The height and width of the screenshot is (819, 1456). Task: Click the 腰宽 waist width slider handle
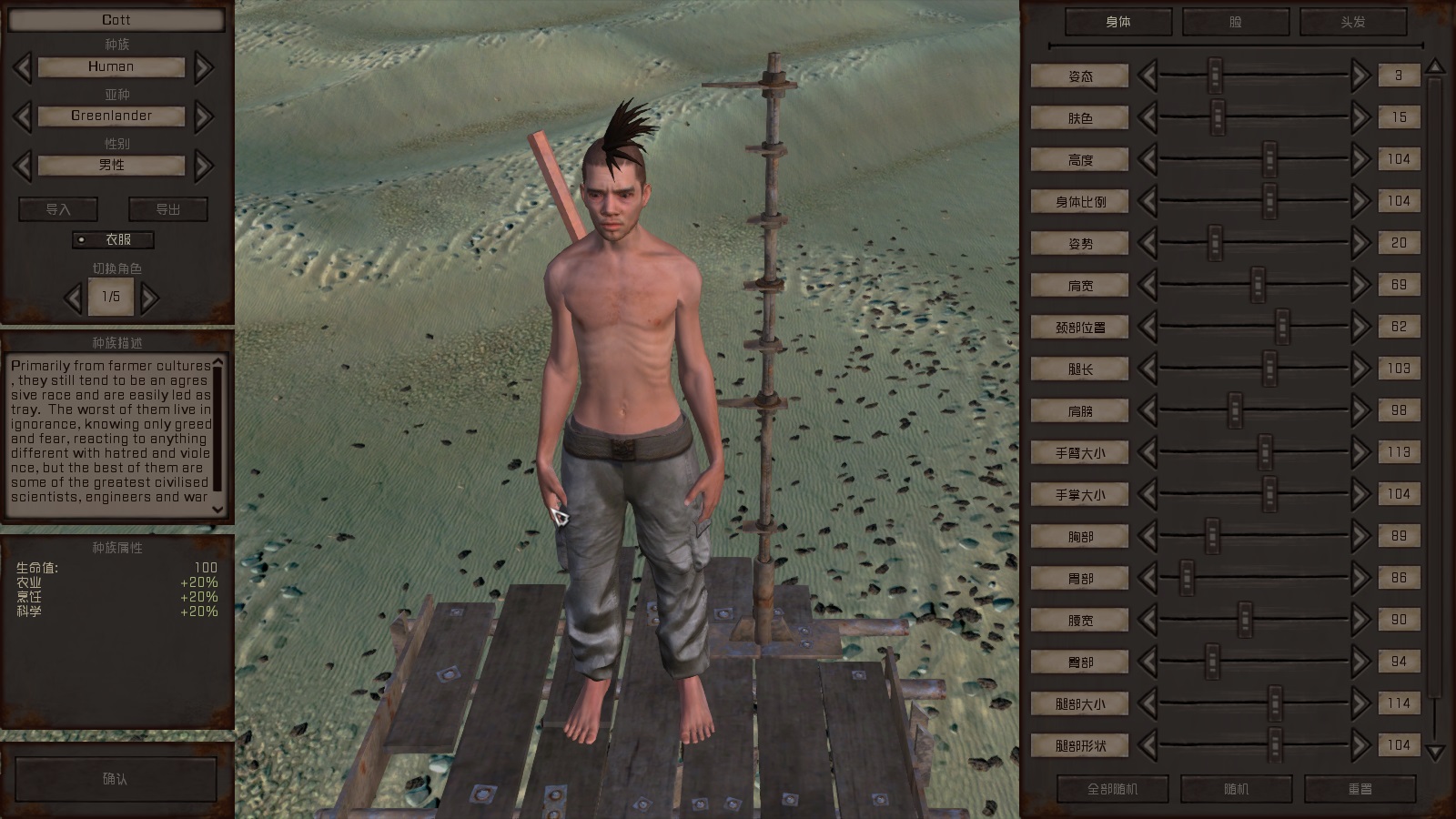1245,620
